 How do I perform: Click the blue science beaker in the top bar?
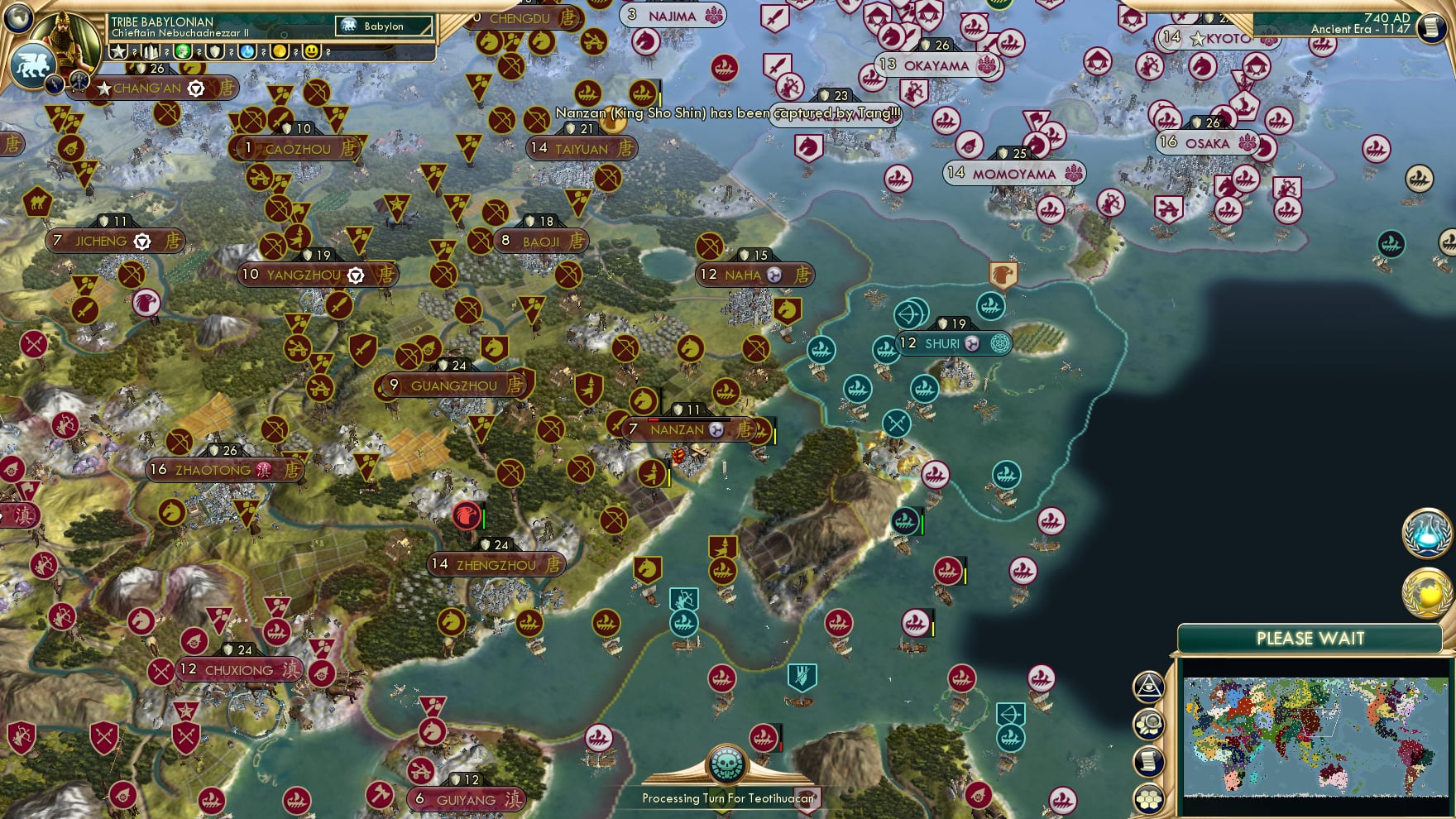tap(247, 51)
